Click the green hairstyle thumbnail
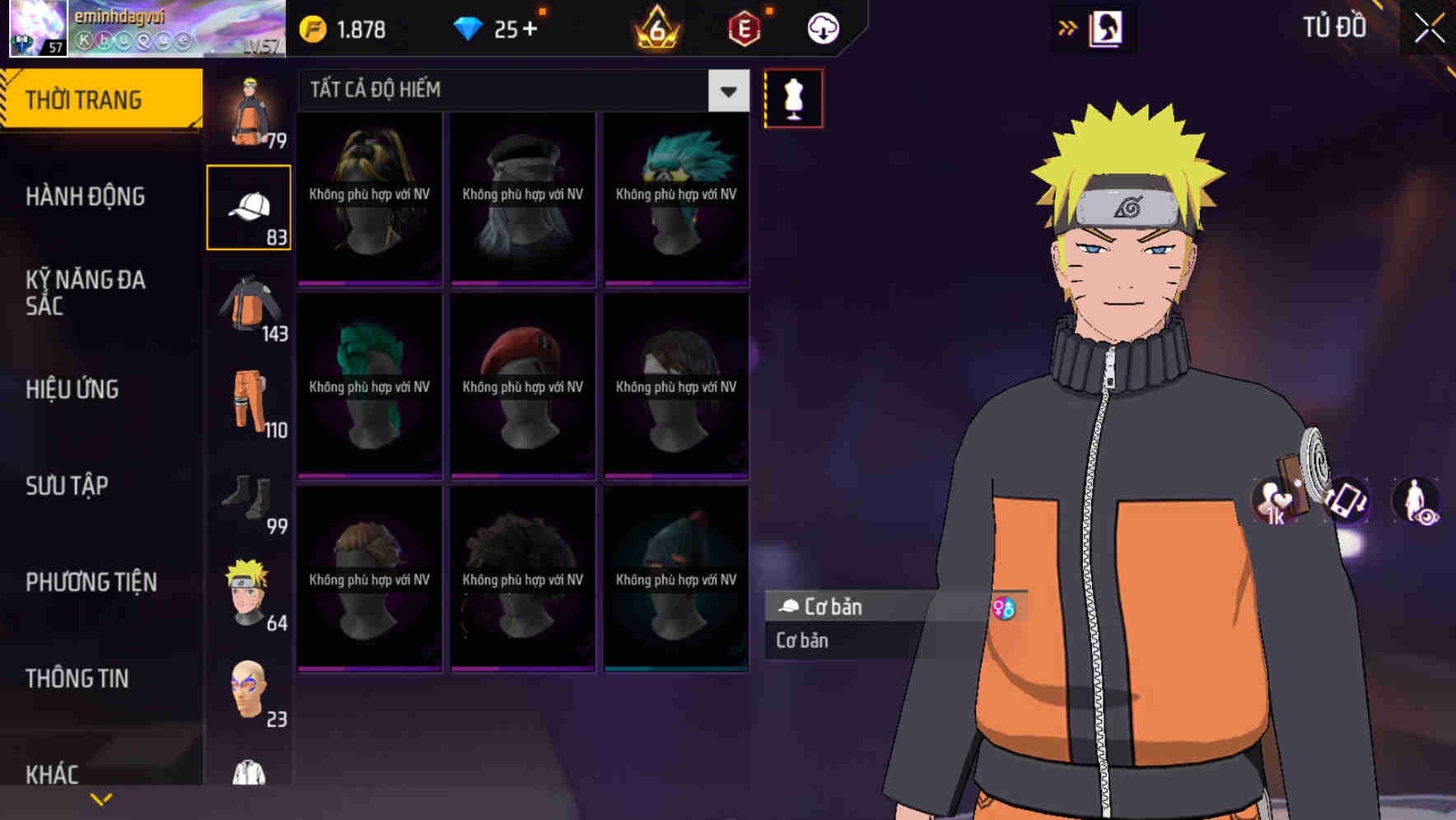 coord(368,385)
